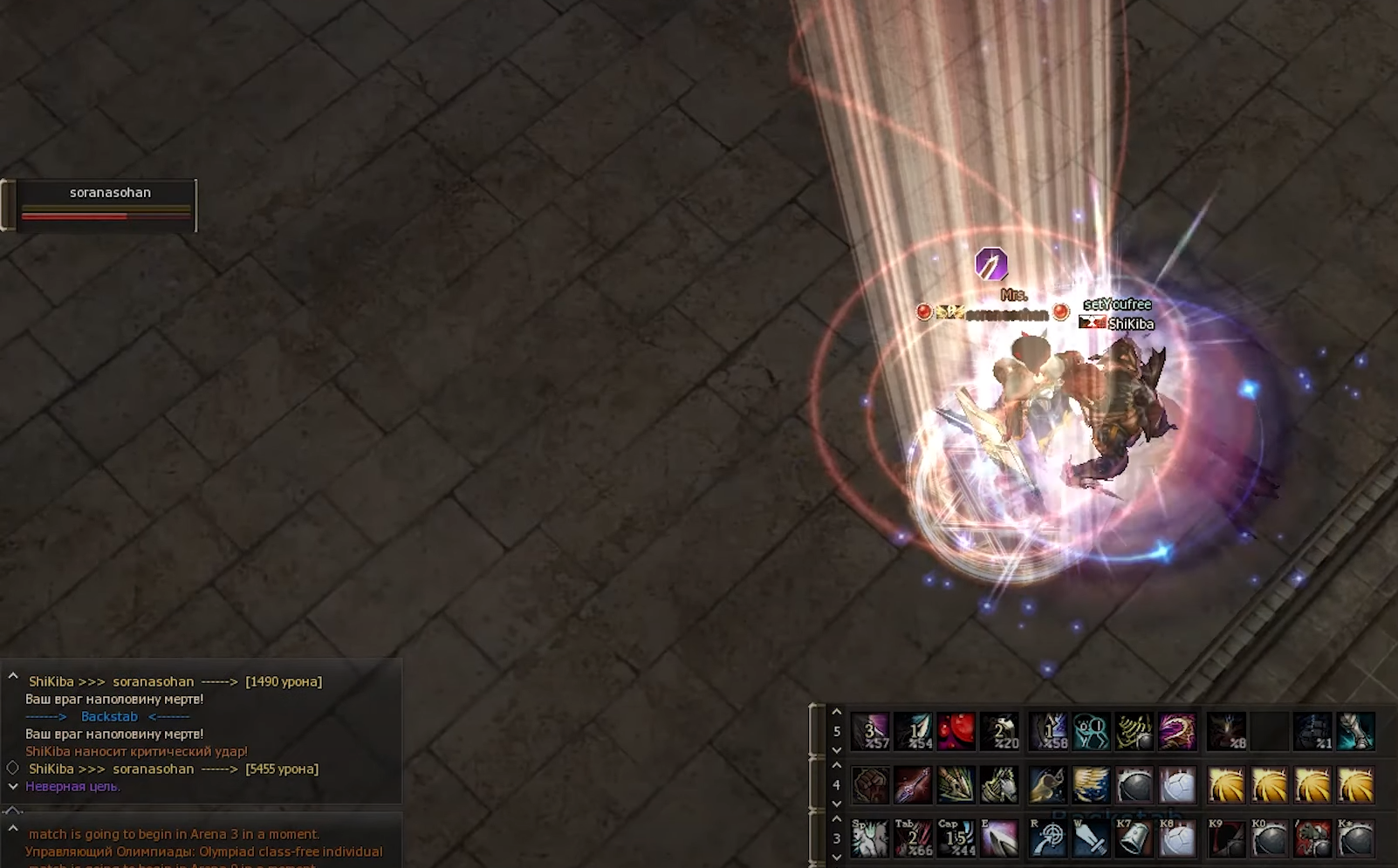The width and height of the screenshot is (1398, 868).
Task: Use the red potion orb slot
Action: pyautogui.click(x=956, y=731)
